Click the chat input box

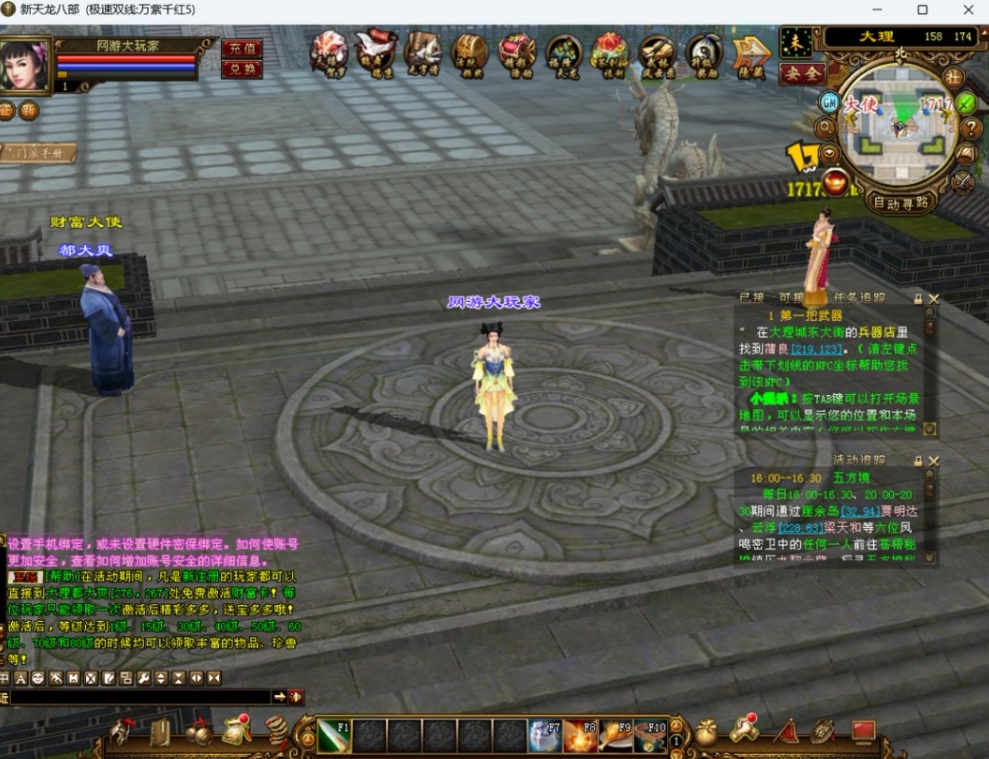[x=140, y=697]
